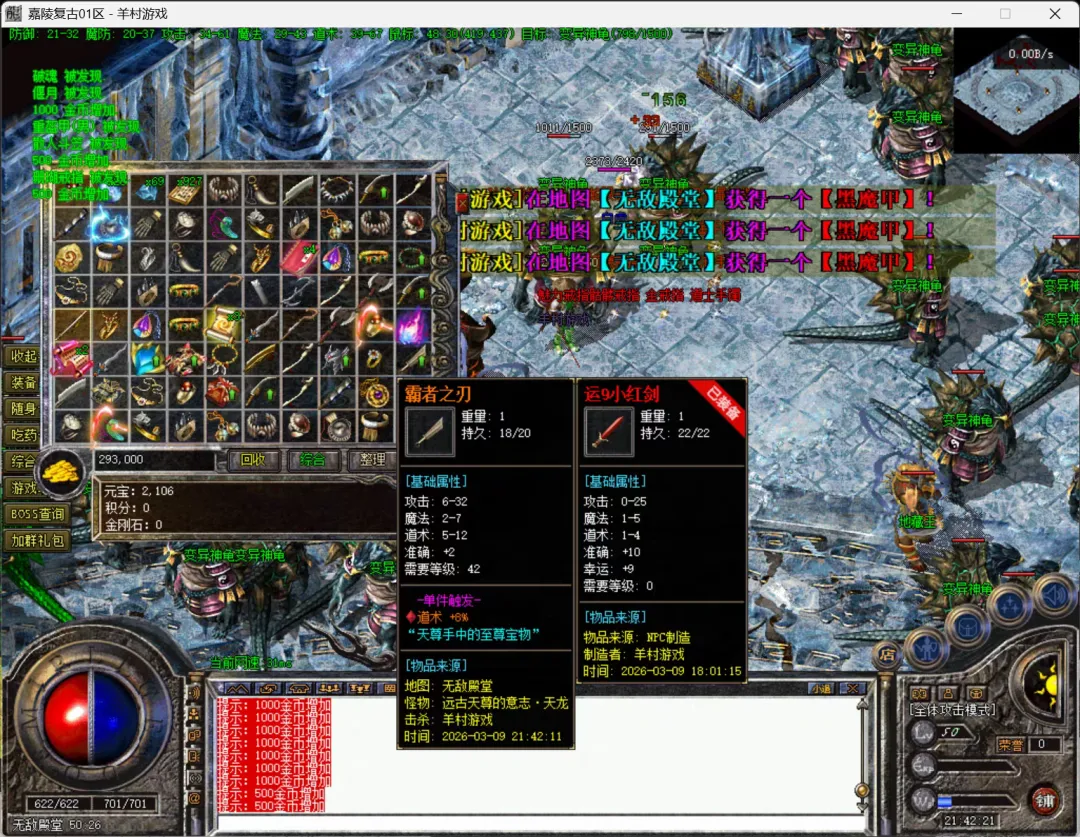Claim the 加群礼包 gift pack

pos(37,540)
